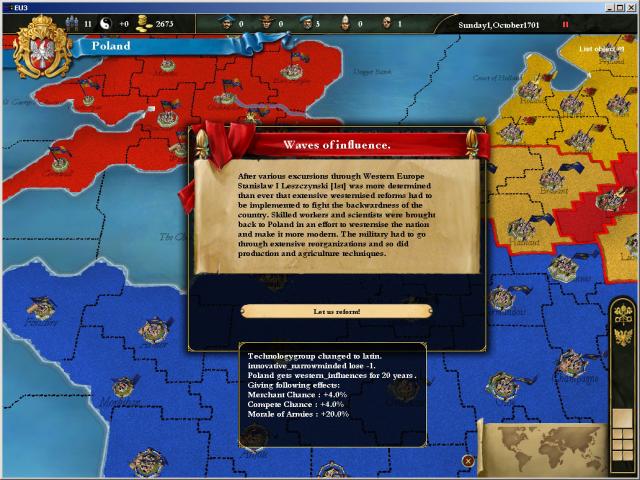Close the EU3 game window
The image size is (640, 480).
point(630,6)
